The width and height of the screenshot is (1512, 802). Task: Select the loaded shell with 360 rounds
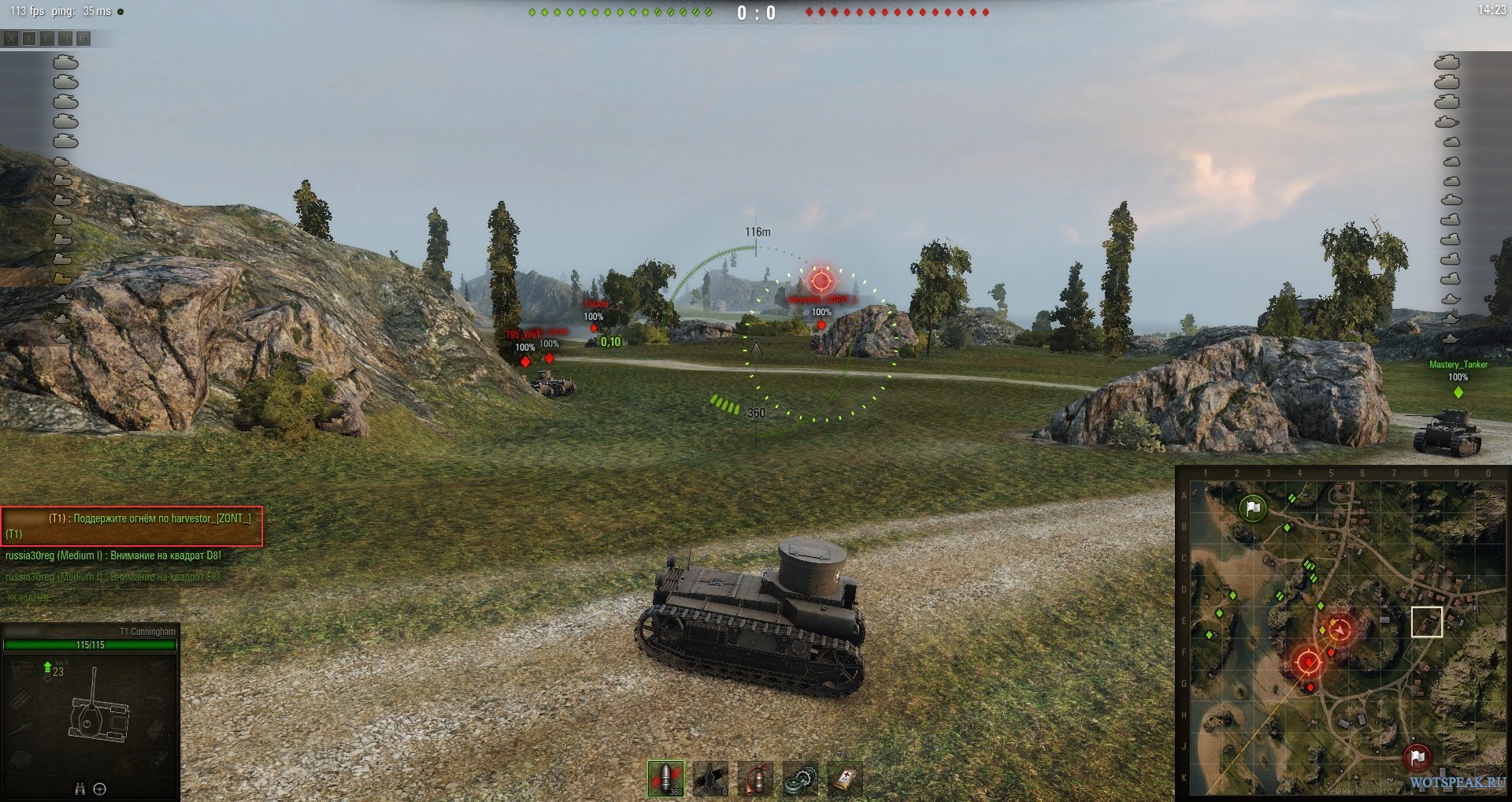click(665, 778)
